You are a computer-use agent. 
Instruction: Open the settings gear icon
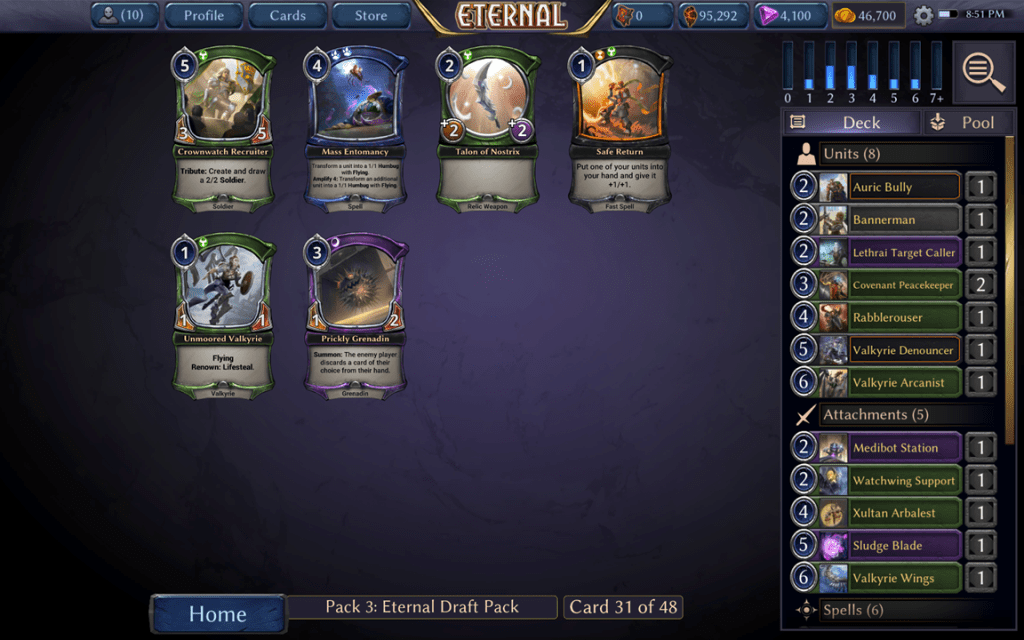click(x=923, y=16)
